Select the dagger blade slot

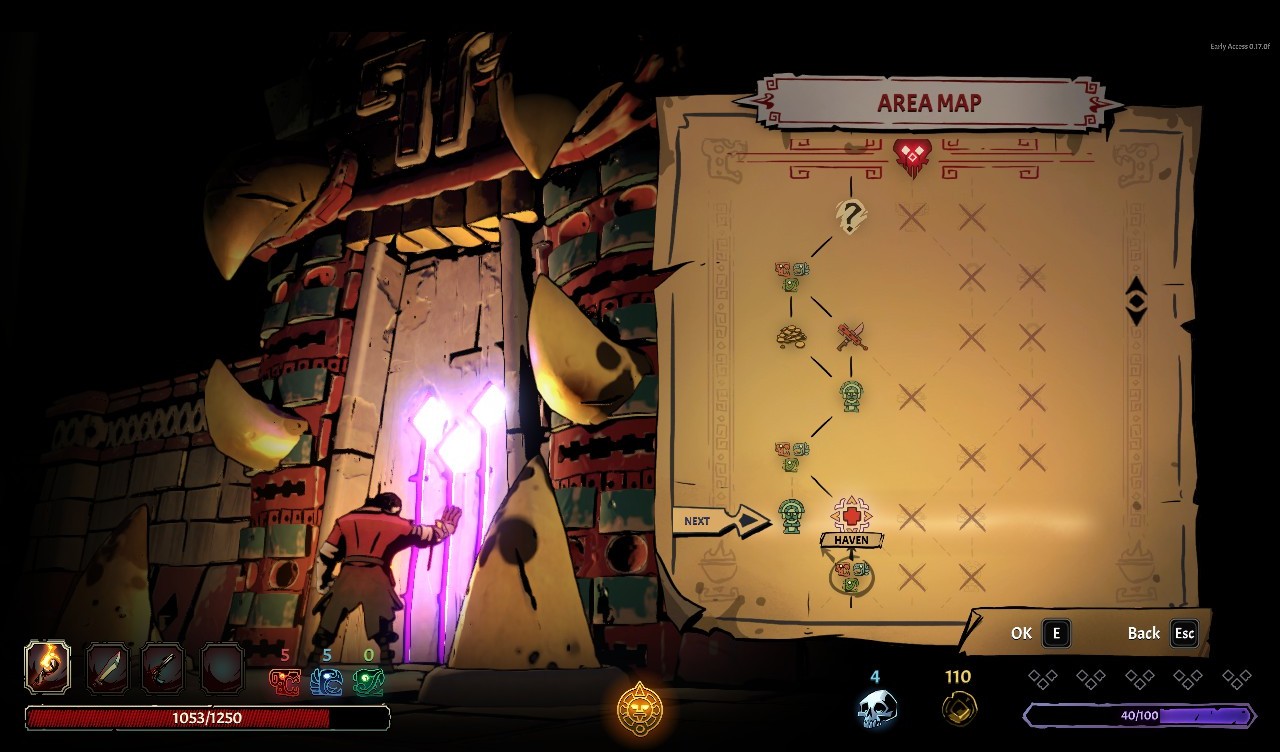point(107,667)
